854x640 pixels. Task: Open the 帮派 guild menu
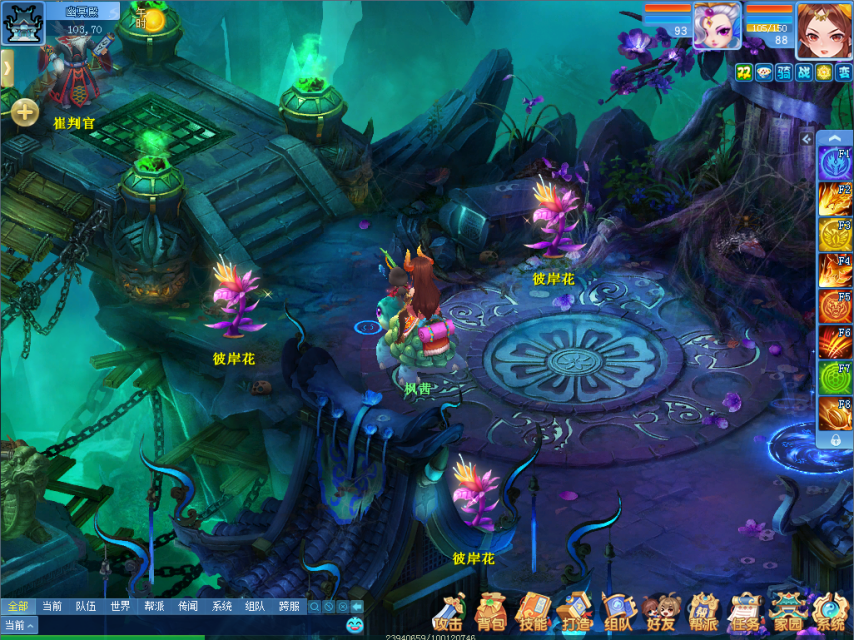703,609
